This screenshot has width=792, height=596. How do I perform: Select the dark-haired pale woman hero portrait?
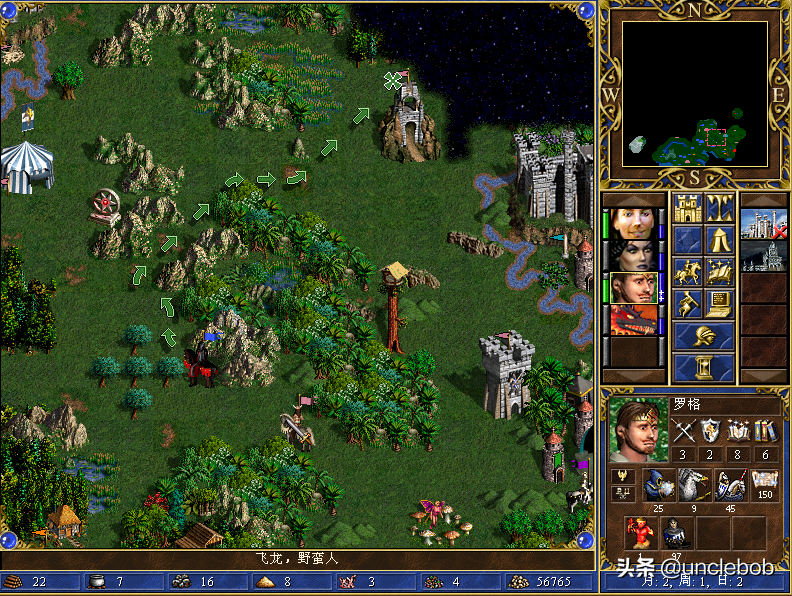click(x=634, y=256)
